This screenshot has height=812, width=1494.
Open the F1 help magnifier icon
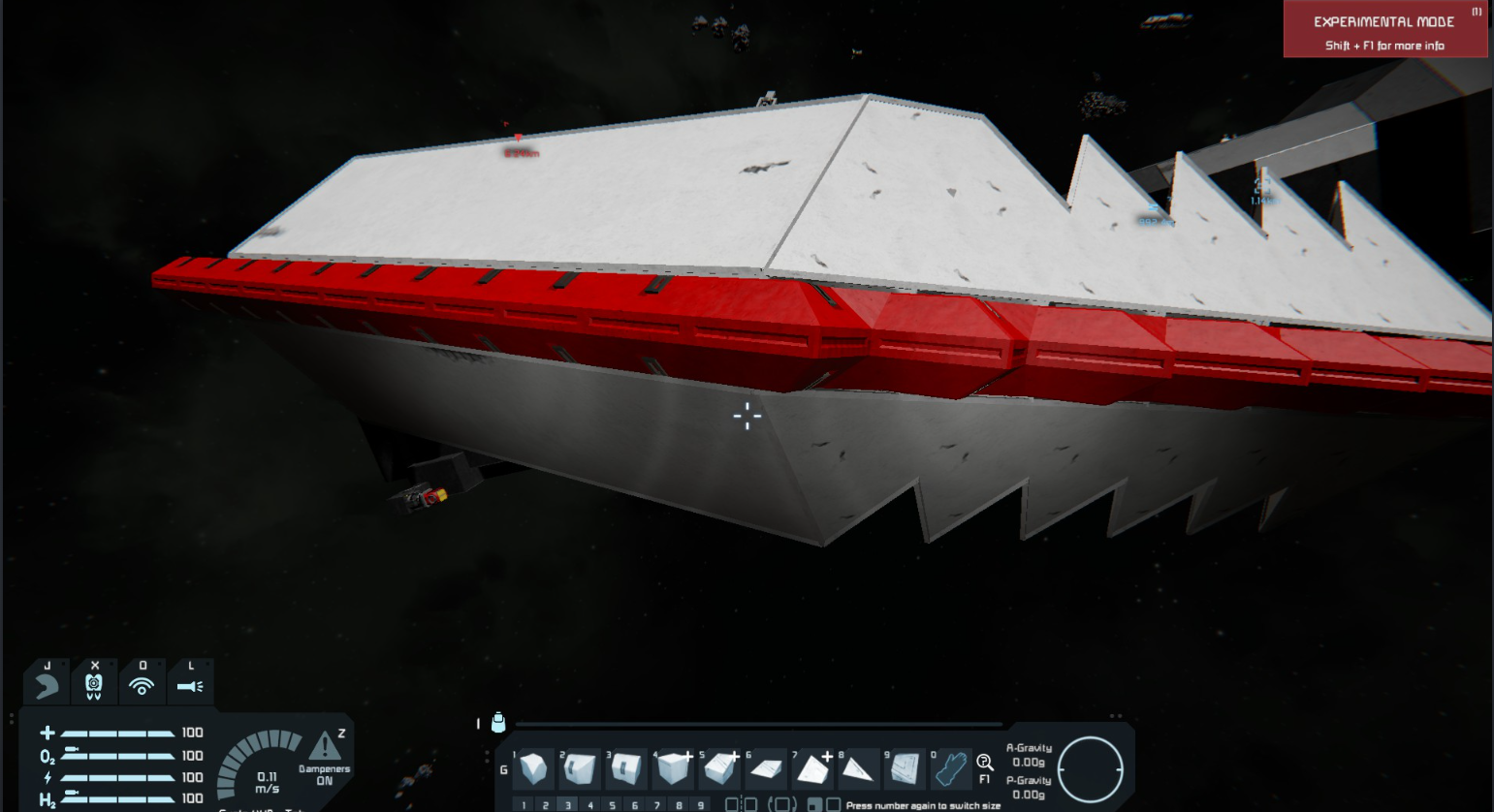[984, 764]
